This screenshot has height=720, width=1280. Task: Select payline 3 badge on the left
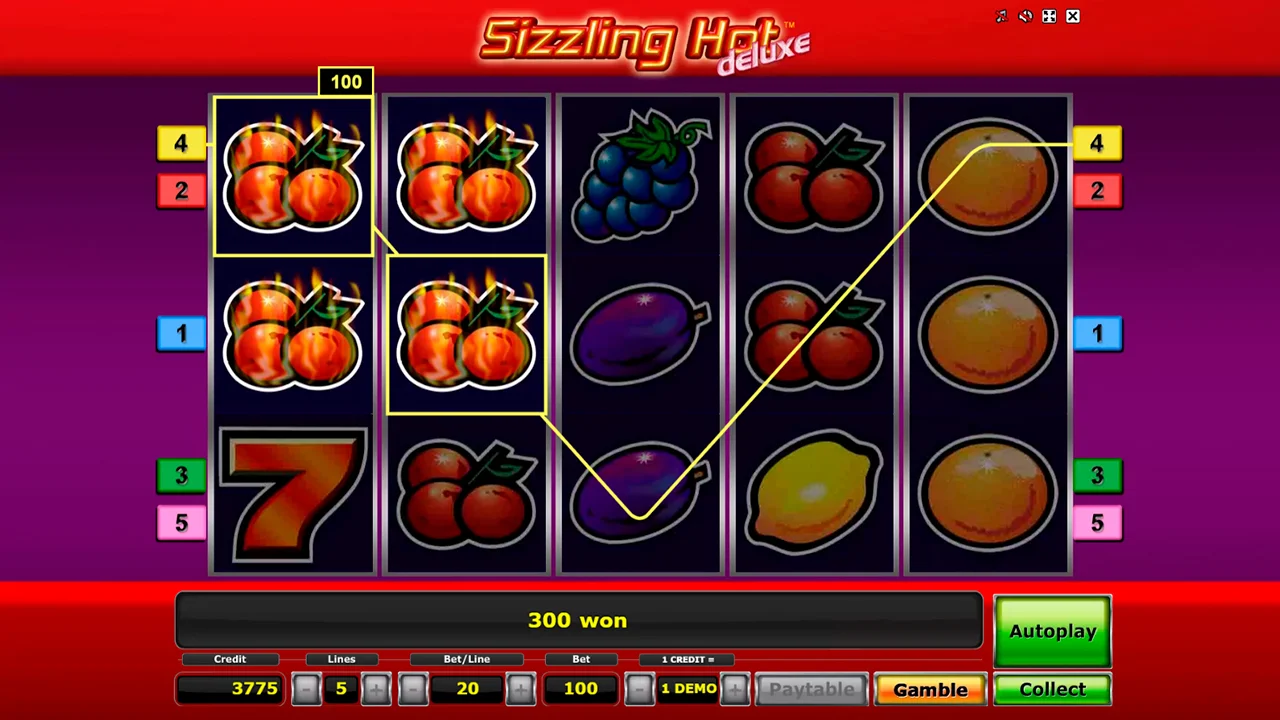click(x=181, y=476)
